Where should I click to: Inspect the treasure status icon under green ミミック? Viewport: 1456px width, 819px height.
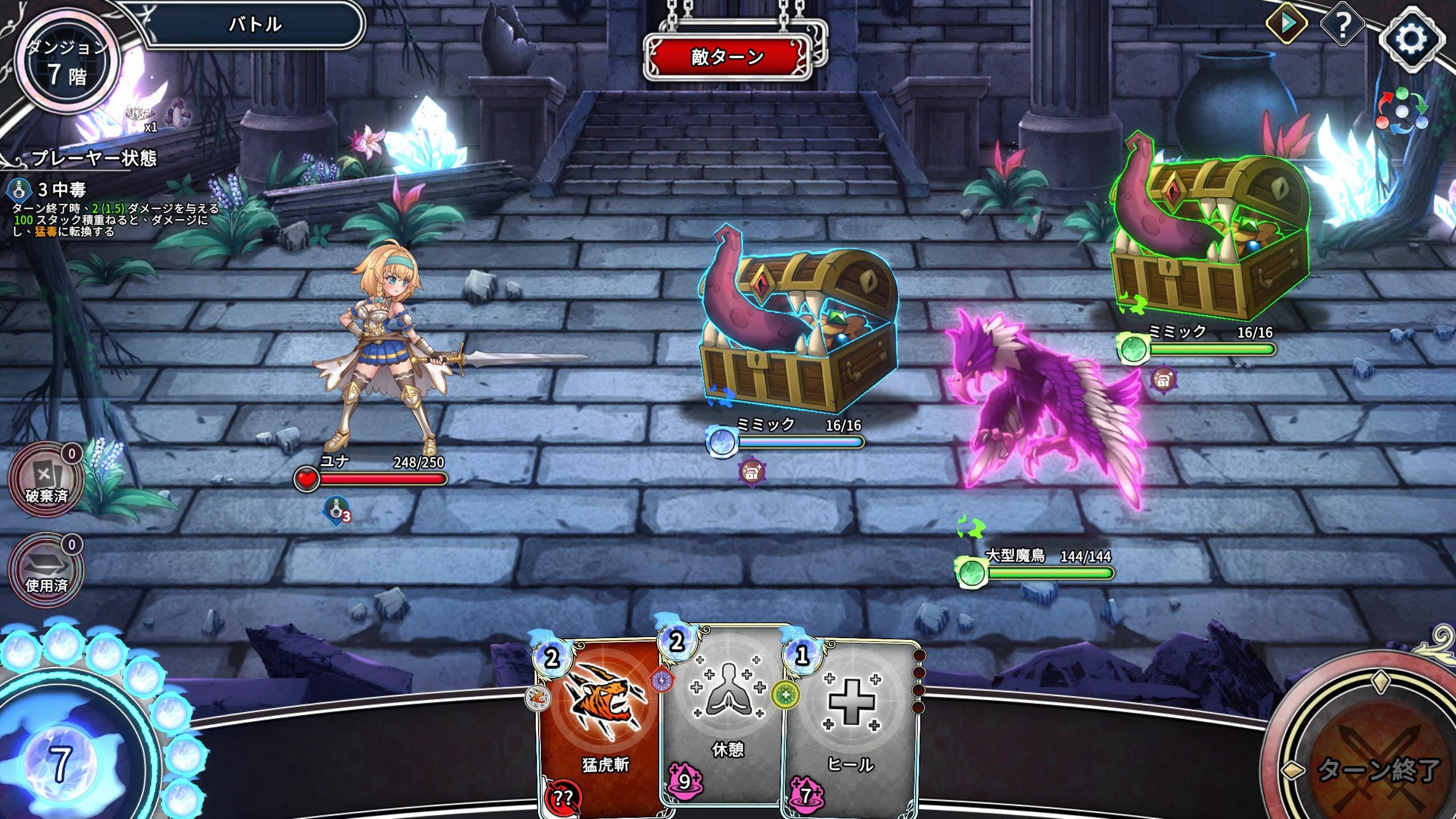point(1163,379)
